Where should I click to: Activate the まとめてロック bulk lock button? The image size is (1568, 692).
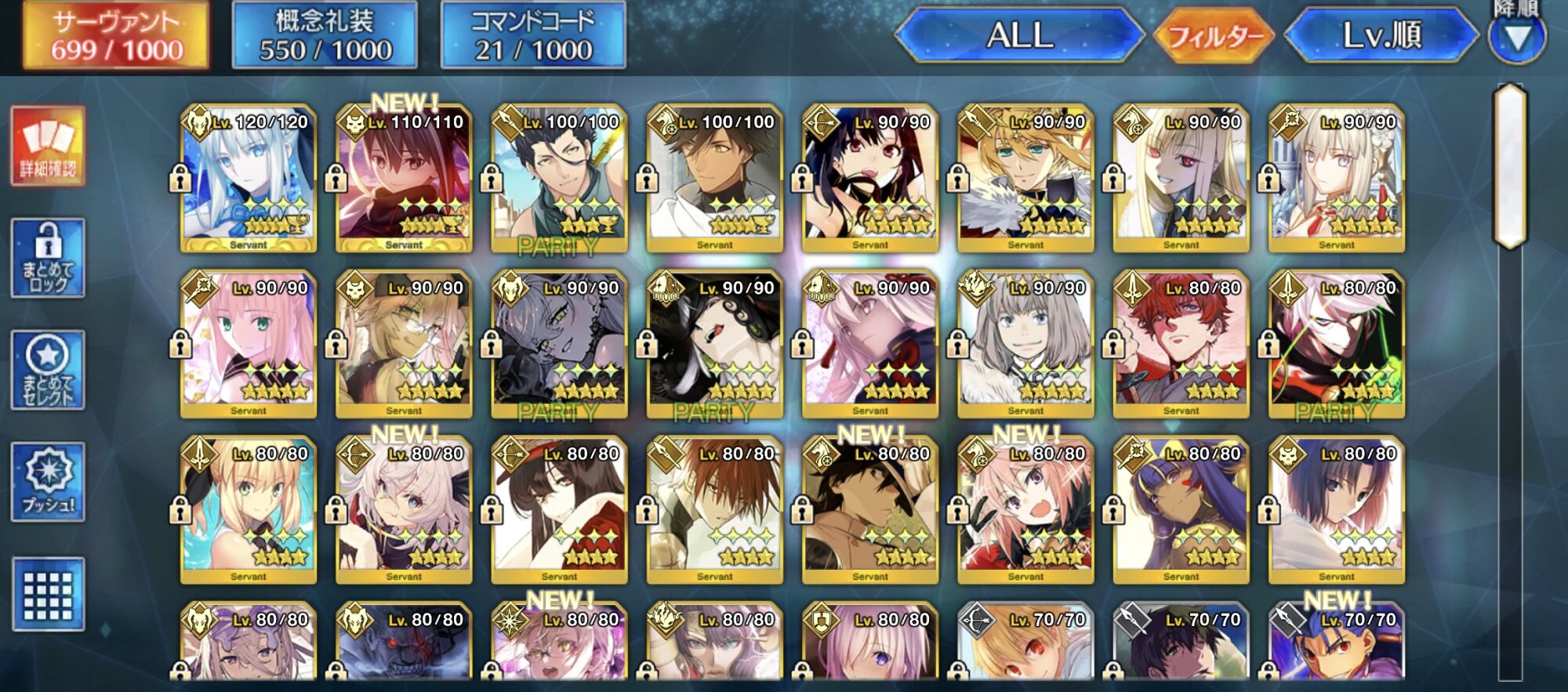pos(48,259)
